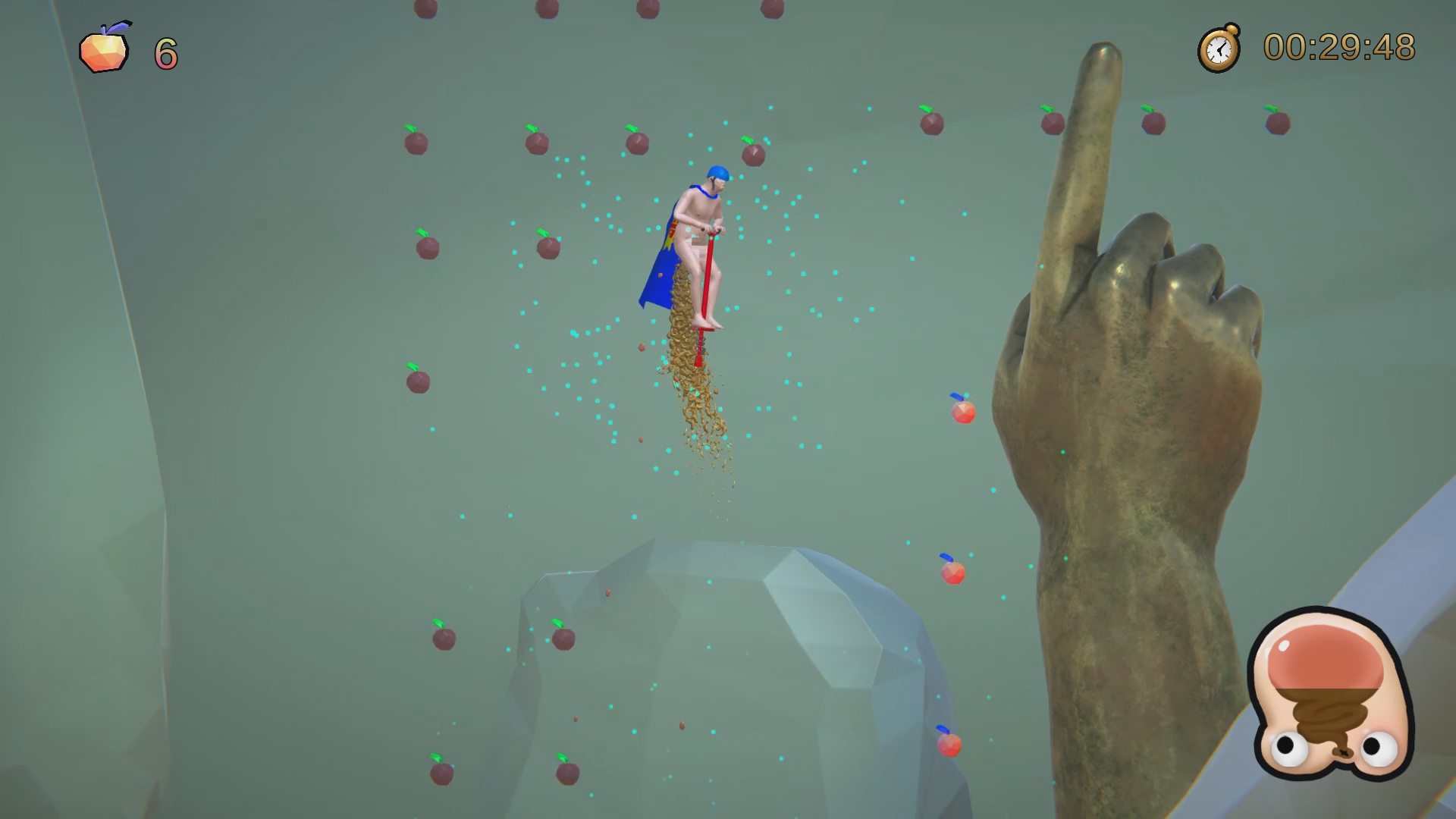Click the golden particle trail below the hammer
The image size is (1456, 819).
(x=698, y=409)
